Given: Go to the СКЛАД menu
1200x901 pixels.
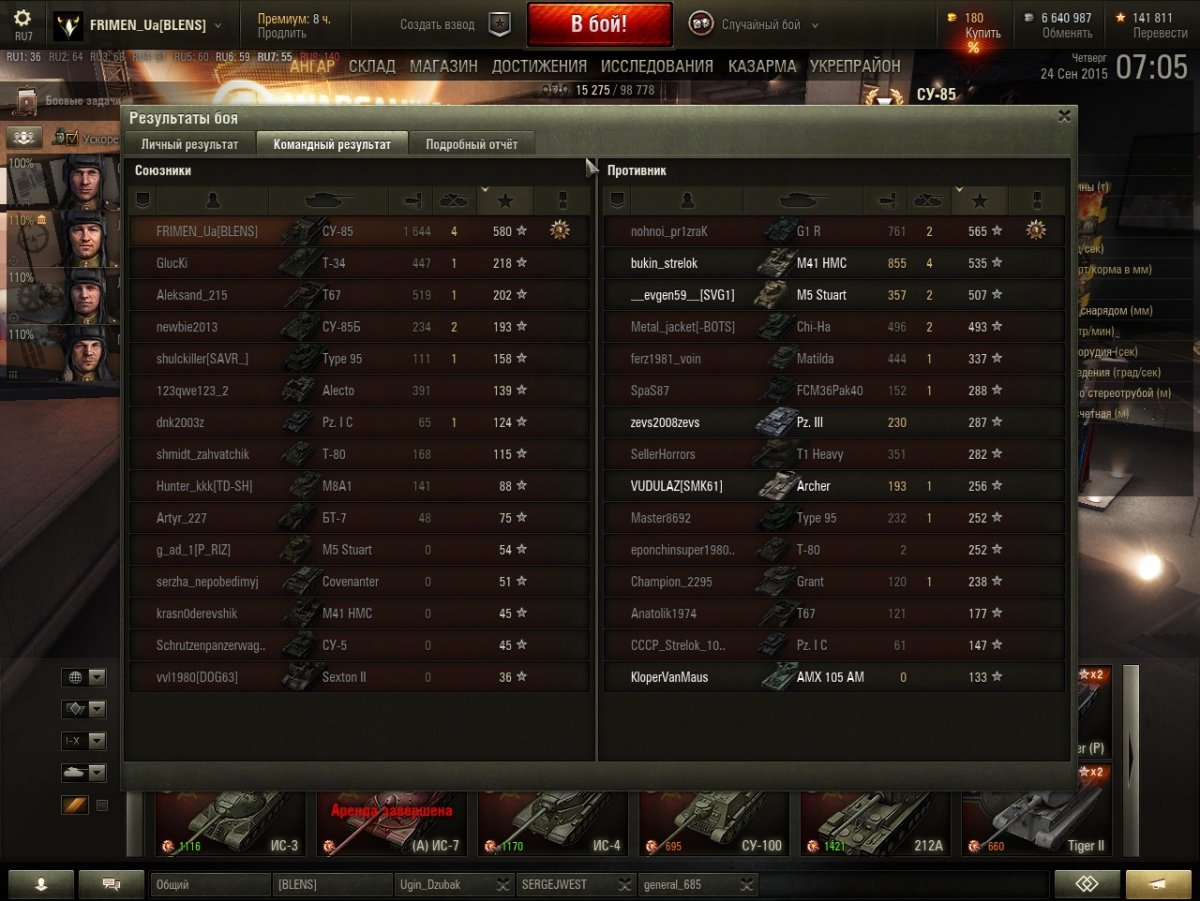Looking at the screenshot, I should (372, 66).
